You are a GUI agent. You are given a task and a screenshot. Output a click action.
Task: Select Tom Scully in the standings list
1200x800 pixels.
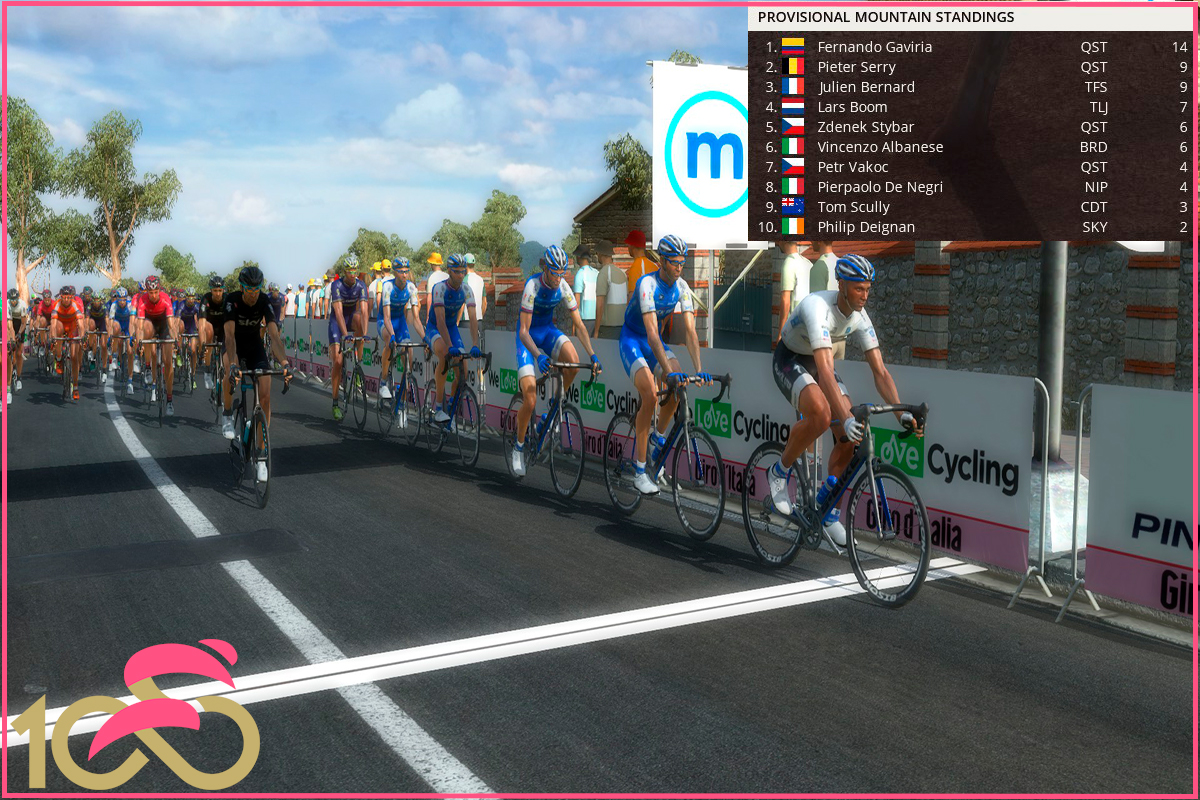(853, 207)
